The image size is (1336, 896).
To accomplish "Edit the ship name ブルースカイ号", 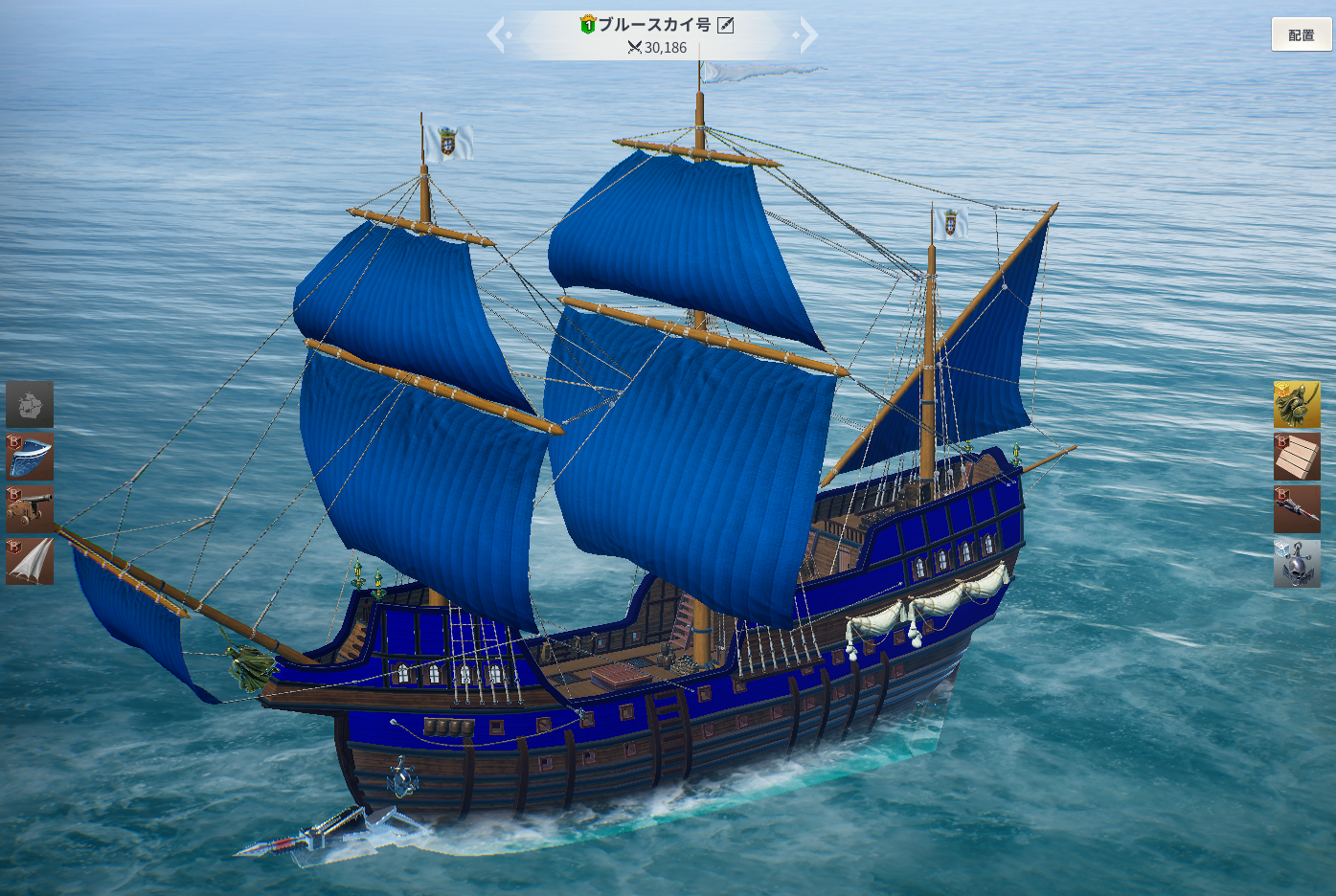I will [726, 25].
